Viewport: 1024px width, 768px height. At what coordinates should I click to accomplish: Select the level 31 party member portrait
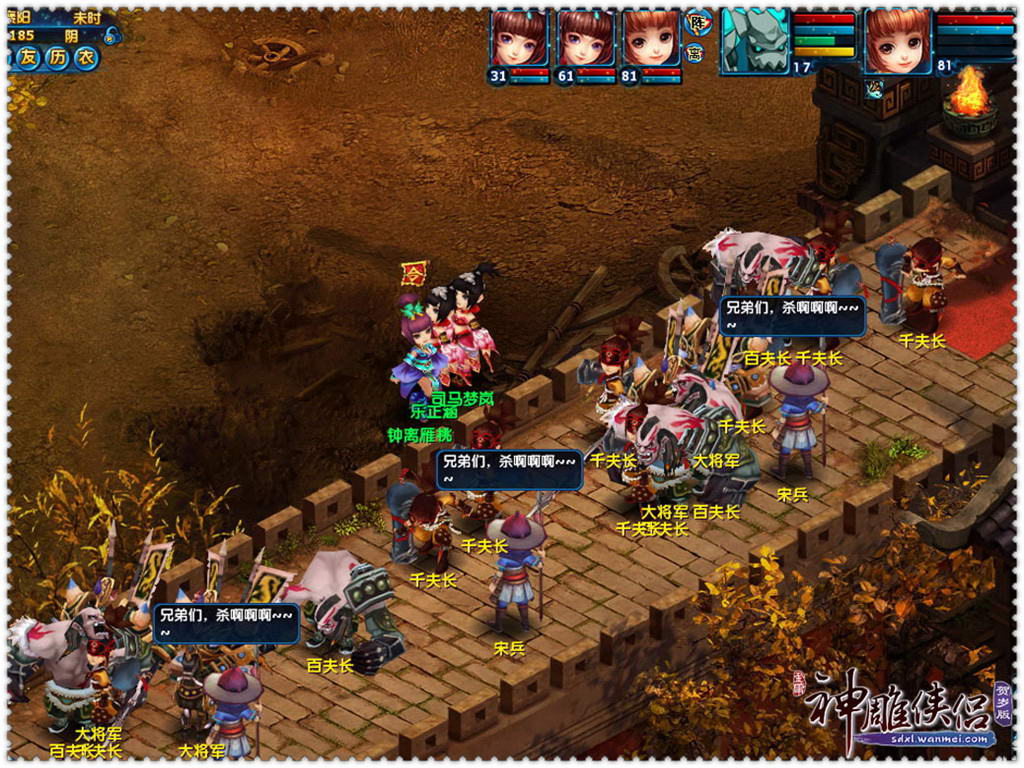tap(519, 40)
